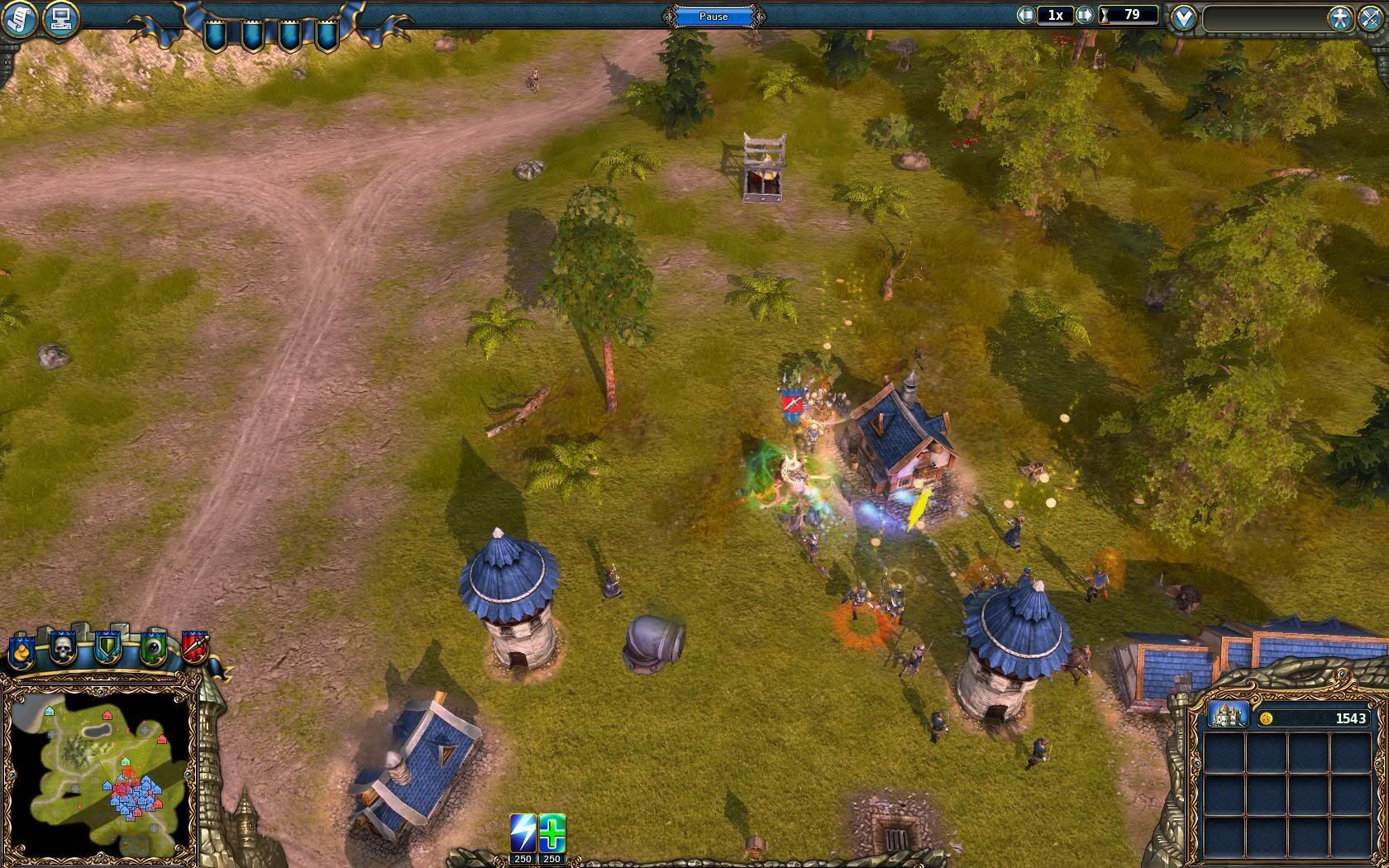Select the castle icon beside gold
Image resolution: width=1389 pixels, height=868 pixels.
tap(1228, 714)
